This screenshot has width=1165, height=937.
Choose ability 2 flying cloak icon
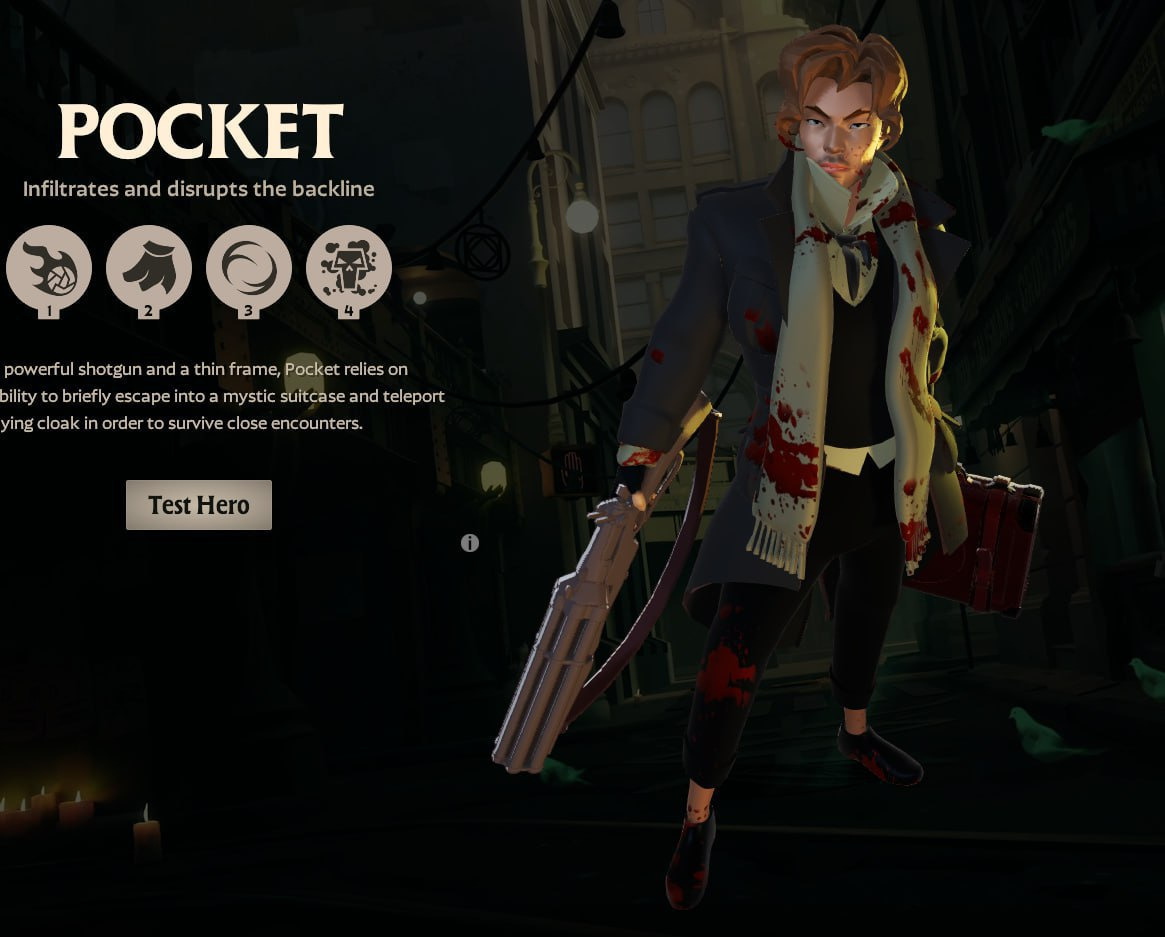pyautogui.click(x=148, y=268)
